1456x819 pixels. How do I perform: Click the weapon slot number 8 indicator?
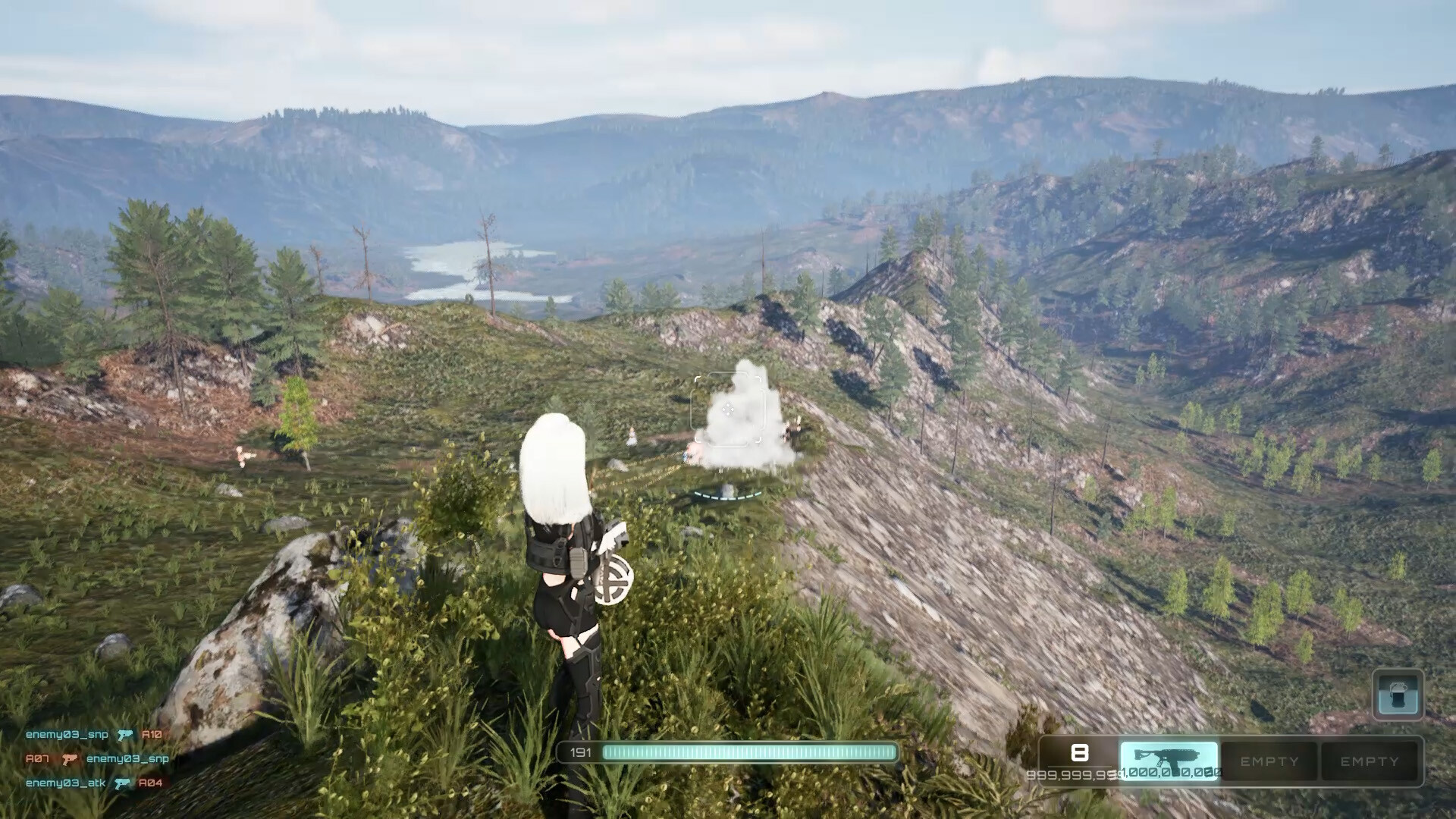tap(1081, 753)
